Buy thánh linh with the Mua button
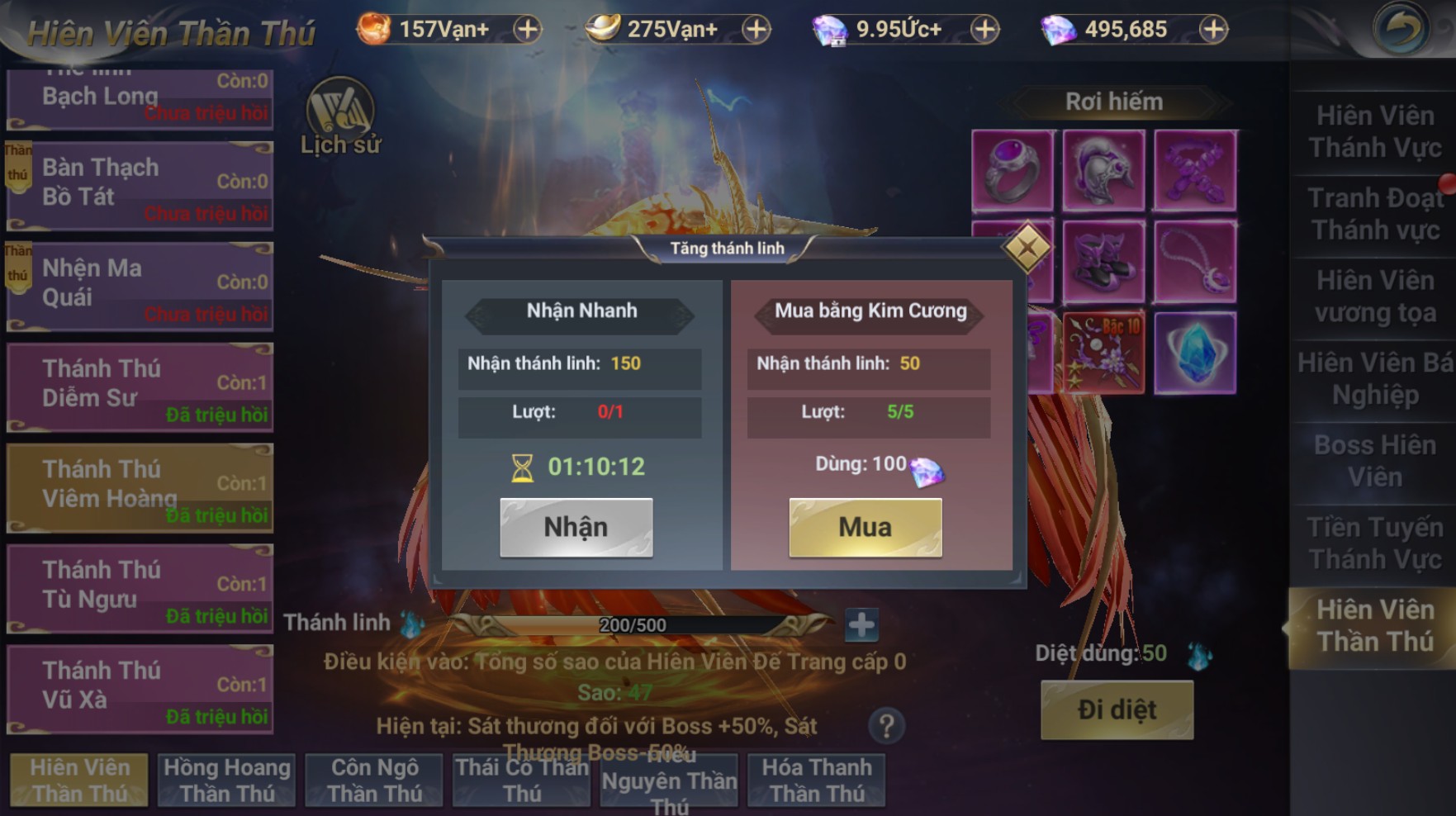This screenshot has height=816, width=1456. tap(865, 527)
